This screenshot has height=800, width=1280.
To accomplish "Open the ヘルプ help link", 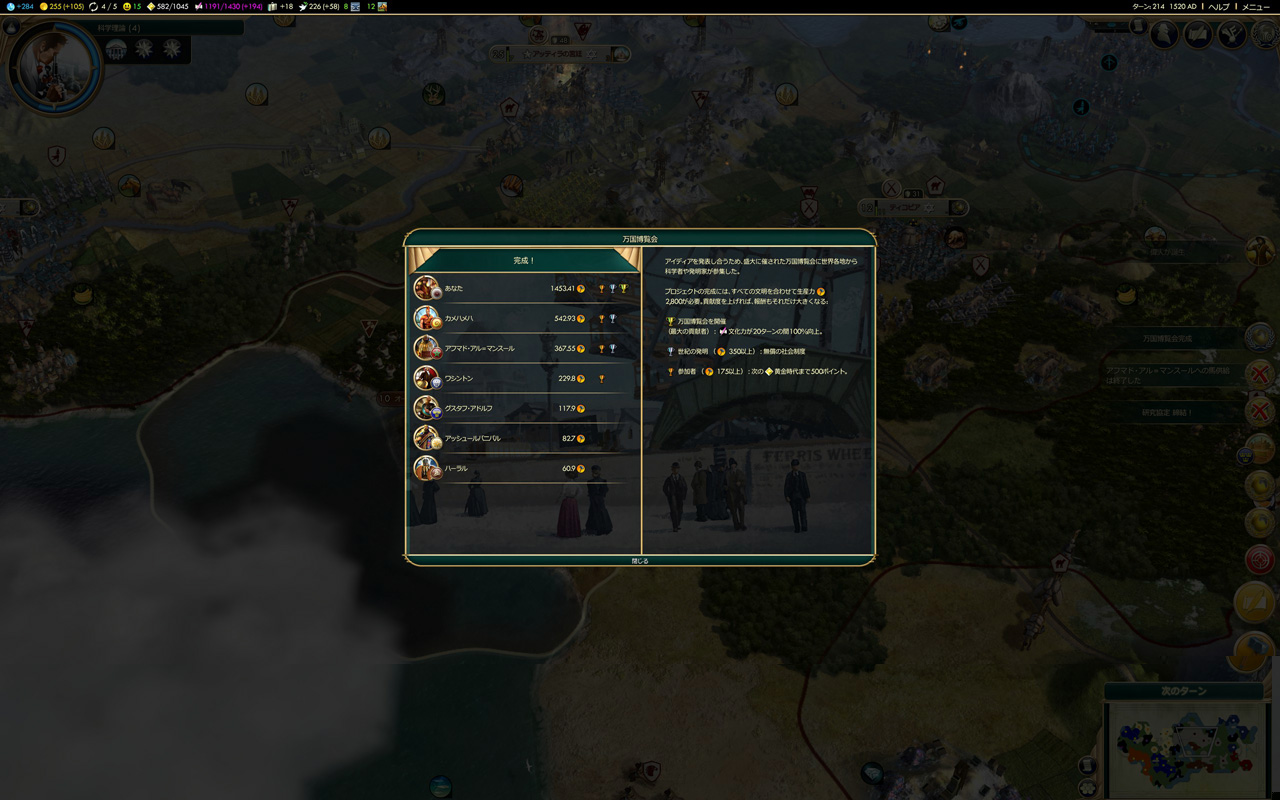I will click(x=1219, y=7).
